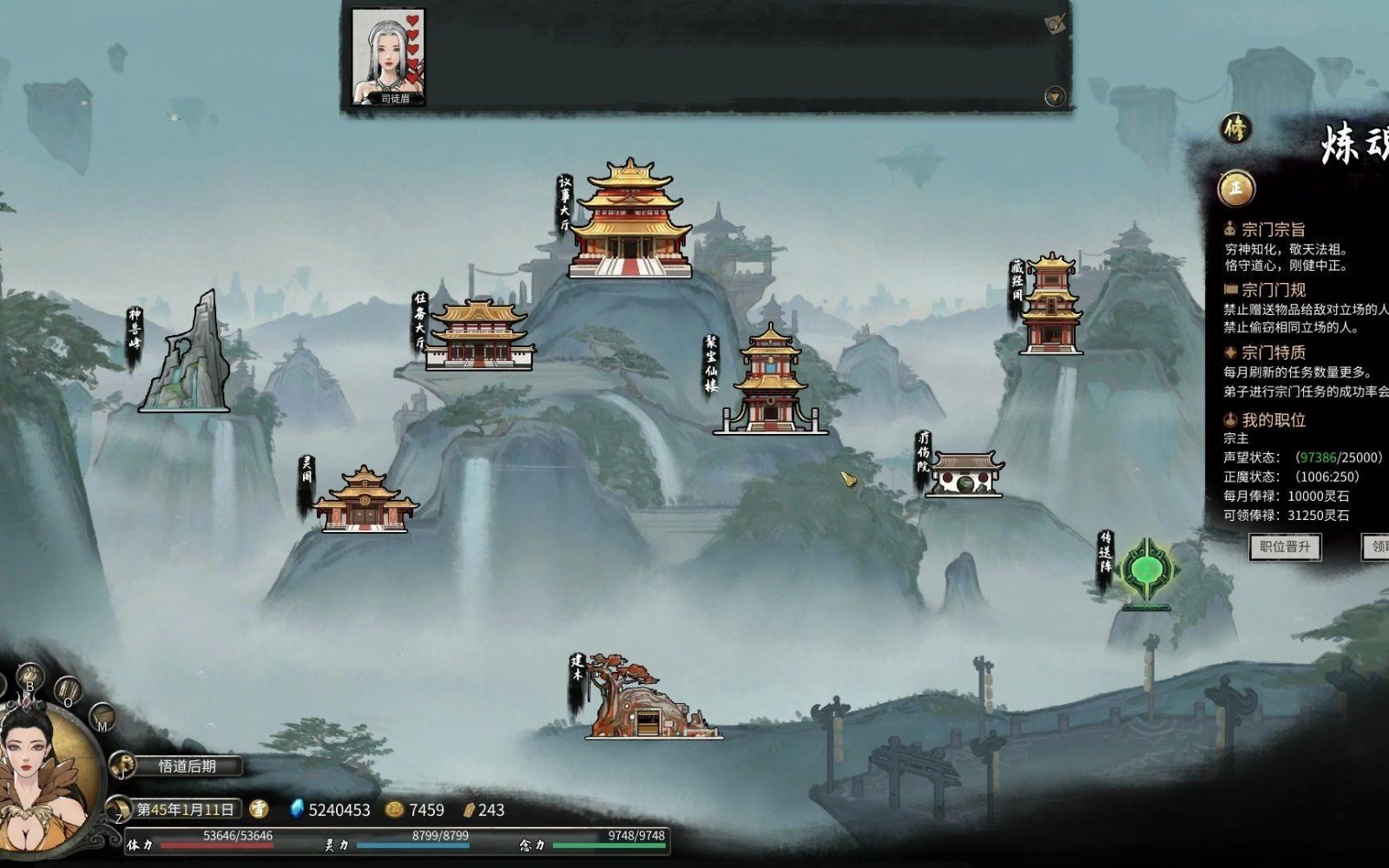The width and height of the screenshot is (1389, 868).
Task: Expand the message box with down arrow
Action: [x=1054, y=96]
